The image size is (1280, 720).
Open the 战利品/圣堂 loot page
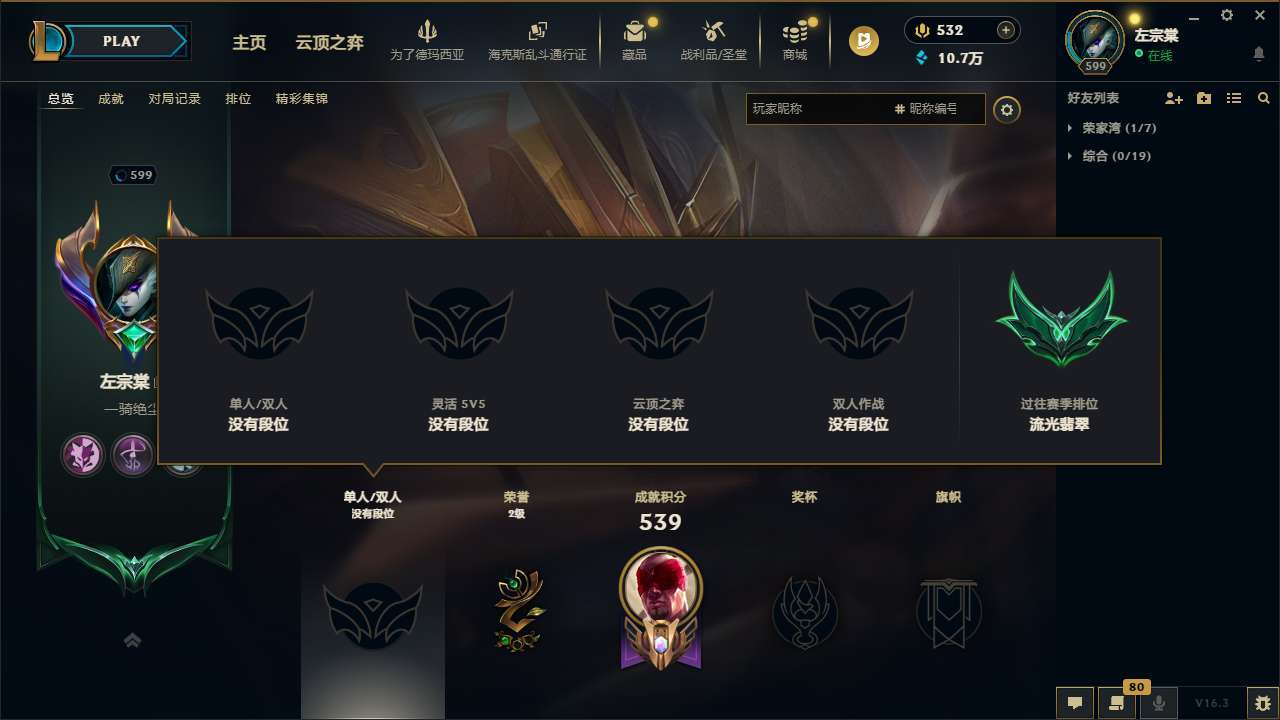coord(712,40)
